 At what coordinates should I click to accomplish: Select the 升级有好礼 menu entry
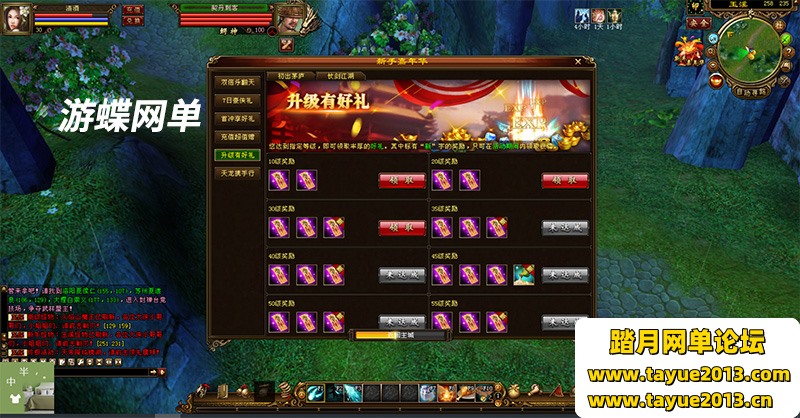coord(238,154)
